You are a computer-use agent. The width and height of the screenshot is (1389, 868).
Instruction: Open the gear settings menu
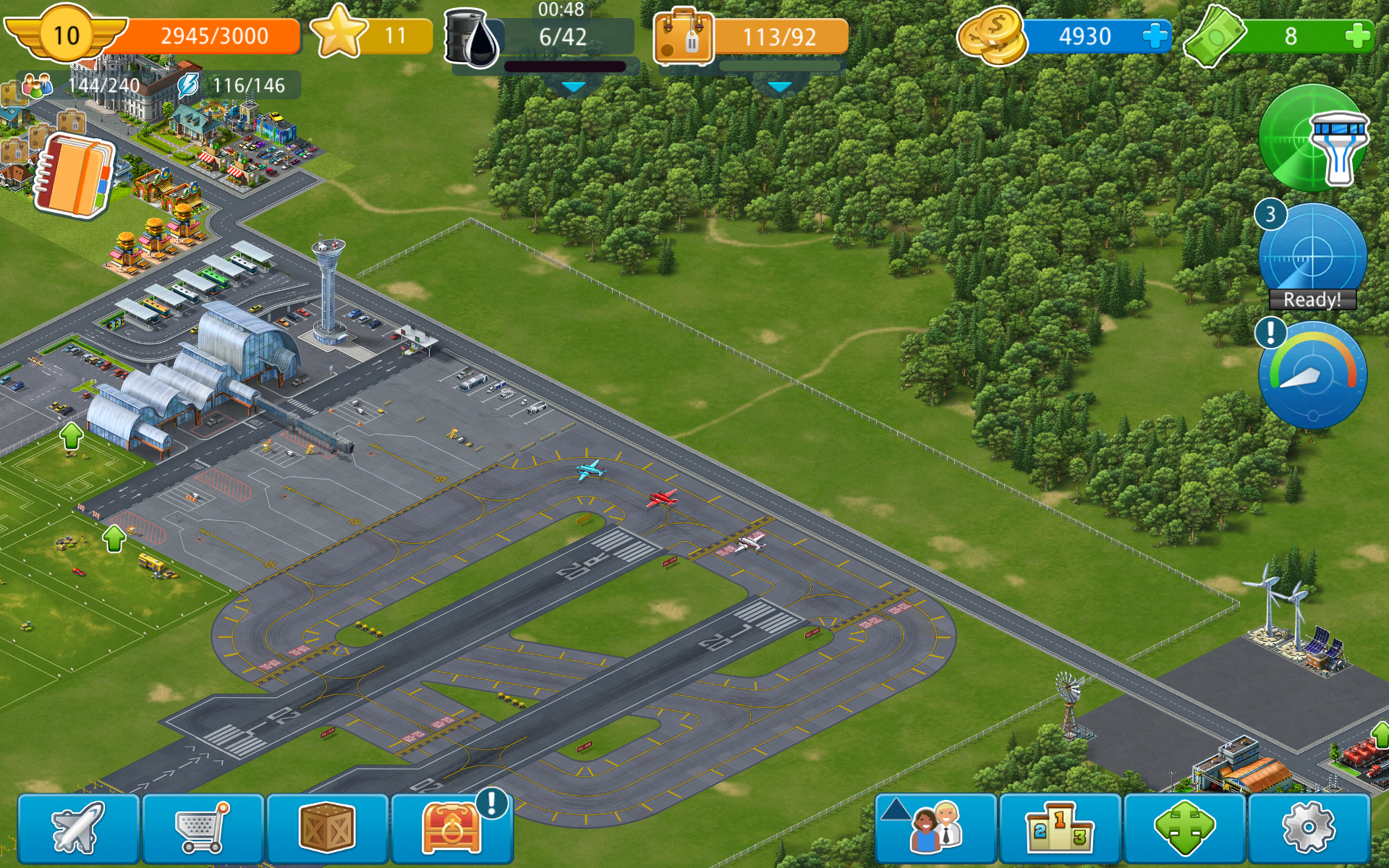tap(1309, 828)
